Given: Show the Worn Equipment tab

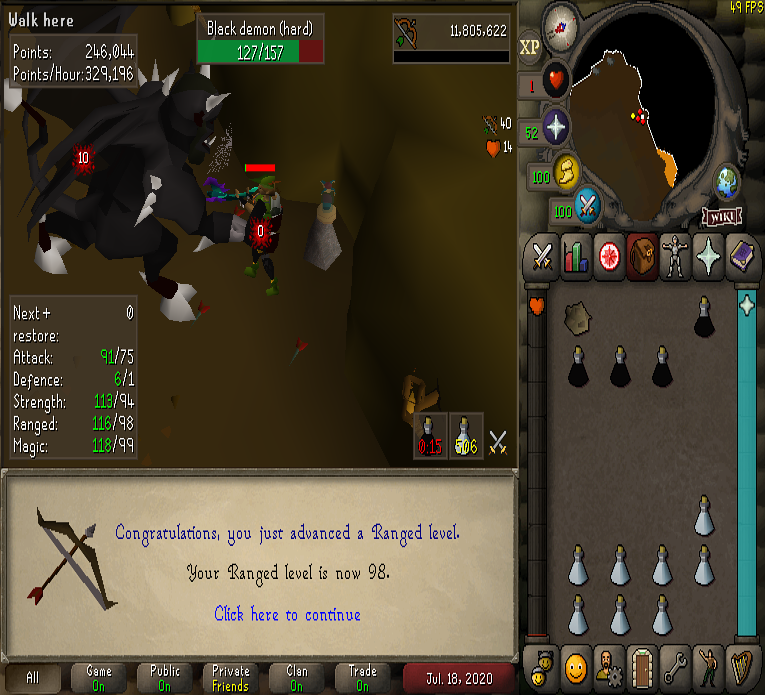Looking at the screenshot, I should click(x=673, y=256).
